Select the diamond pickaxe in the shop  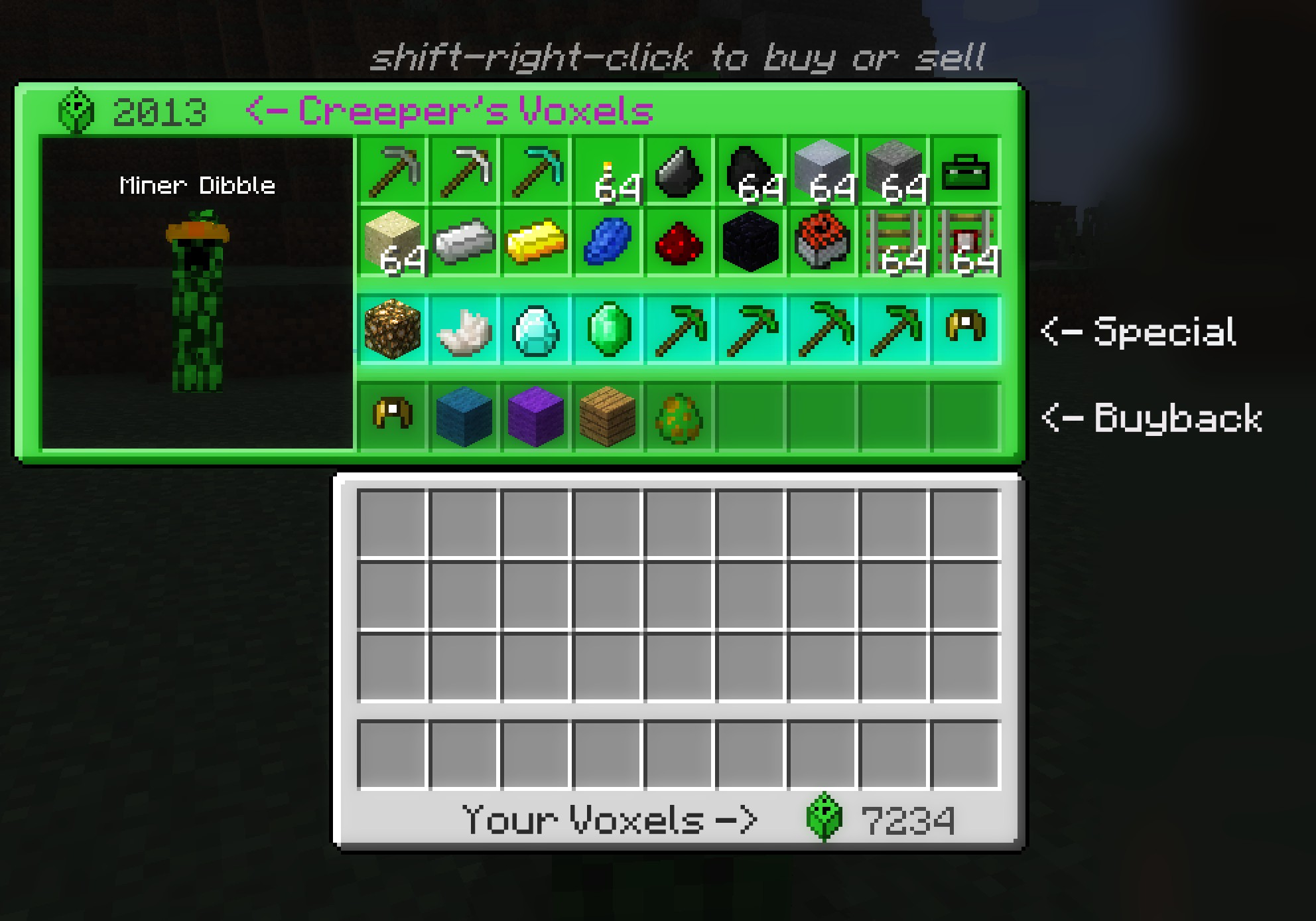click(535, 171)
